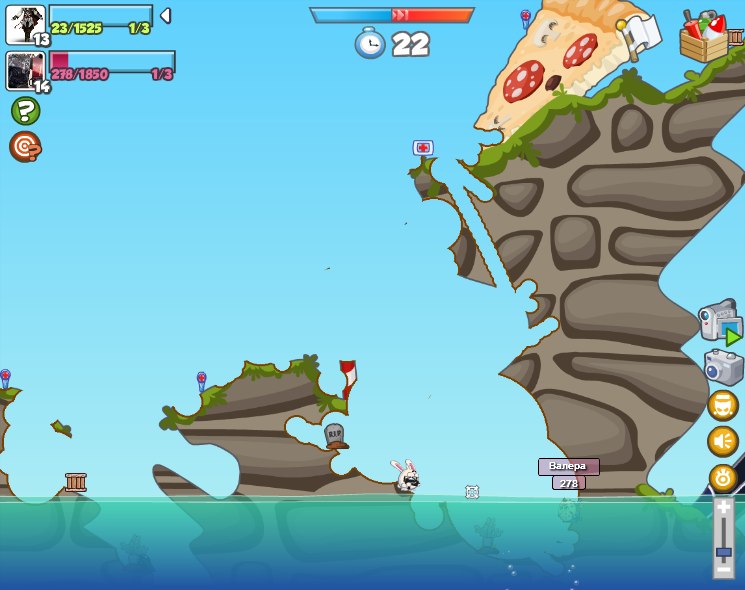Image resolution: width=745 pixels, height=590 pixels.
Task: Zoom out with the minus button
Action: pos(723,569)
